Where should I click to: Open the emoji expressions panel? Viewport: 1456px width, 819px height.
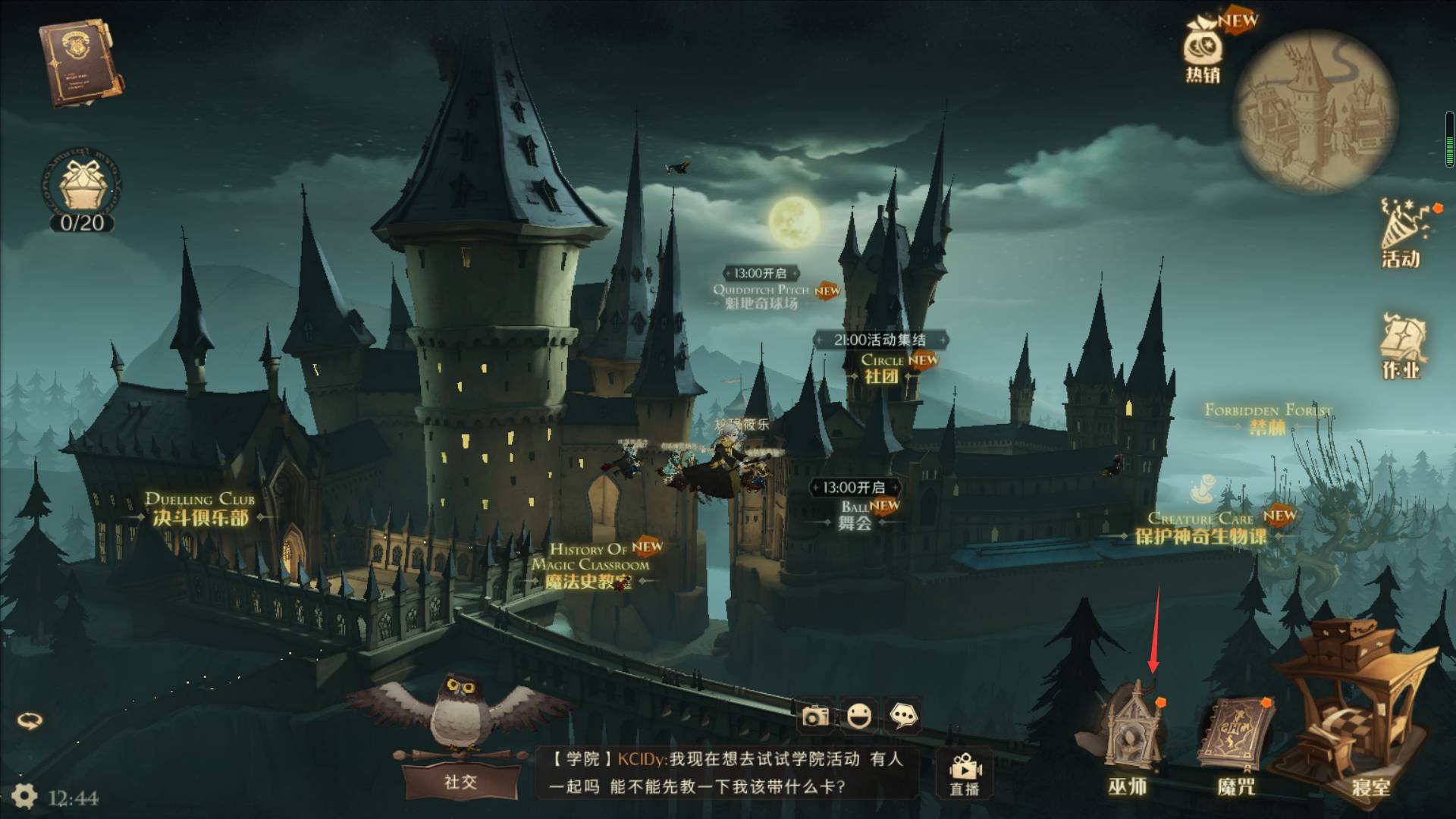(861, 715)
